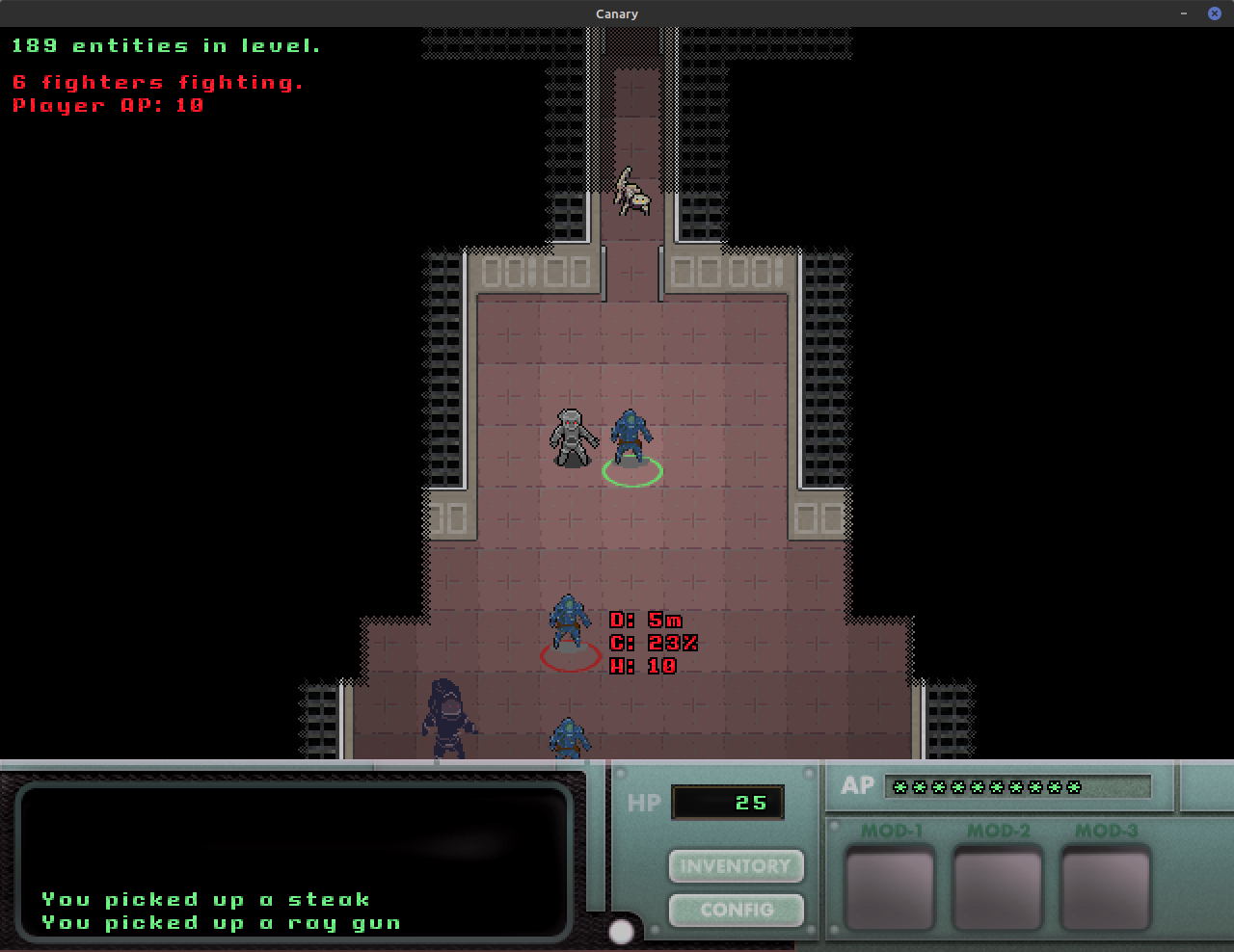Select the MOD-3 slot
The image size is (1234, 952).
1106,877
